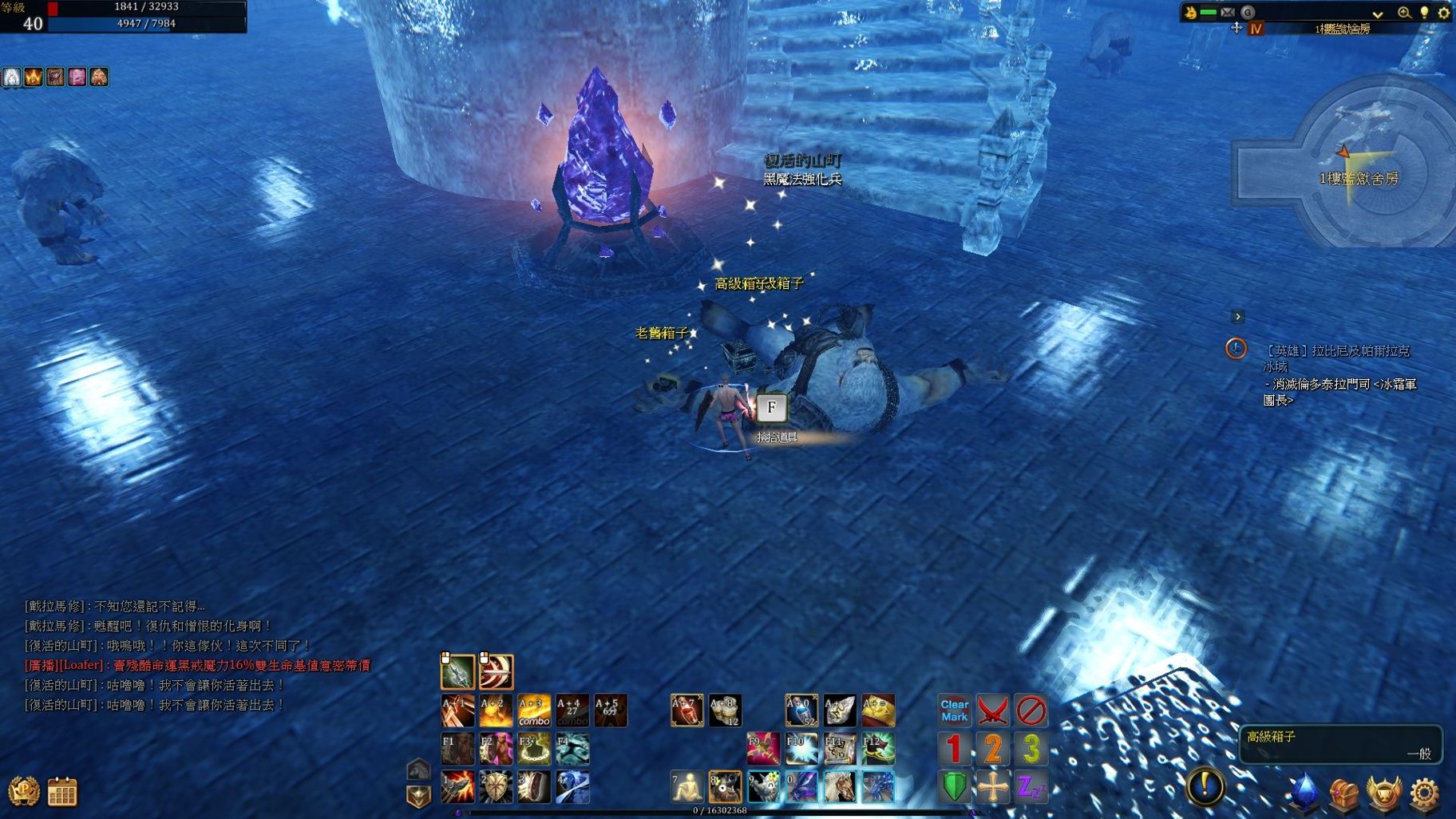
Task: Zoom the minimap with the magnifier icon
Action: pyautogui.click(x=1403, y=12)
